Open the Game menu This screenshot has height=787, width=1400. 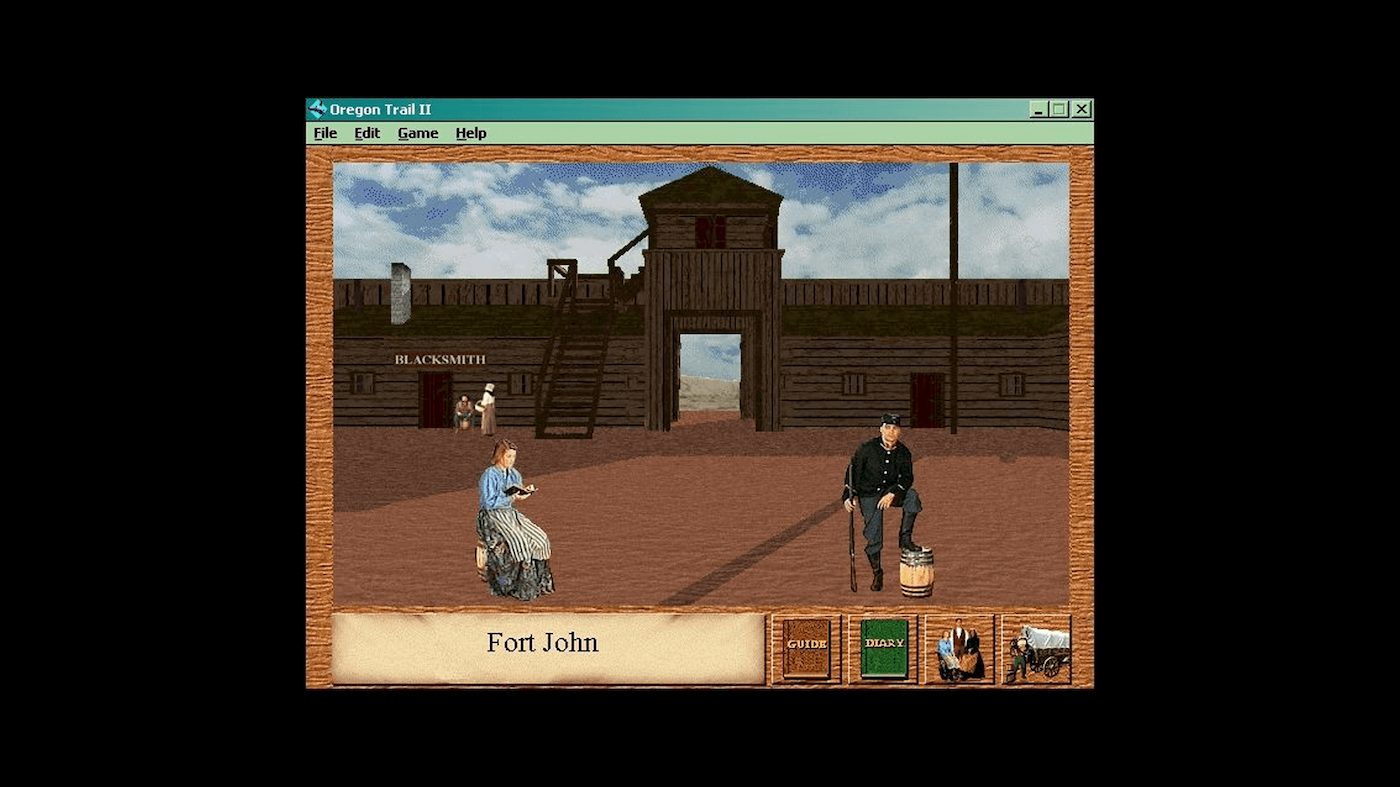click(418, 133)
